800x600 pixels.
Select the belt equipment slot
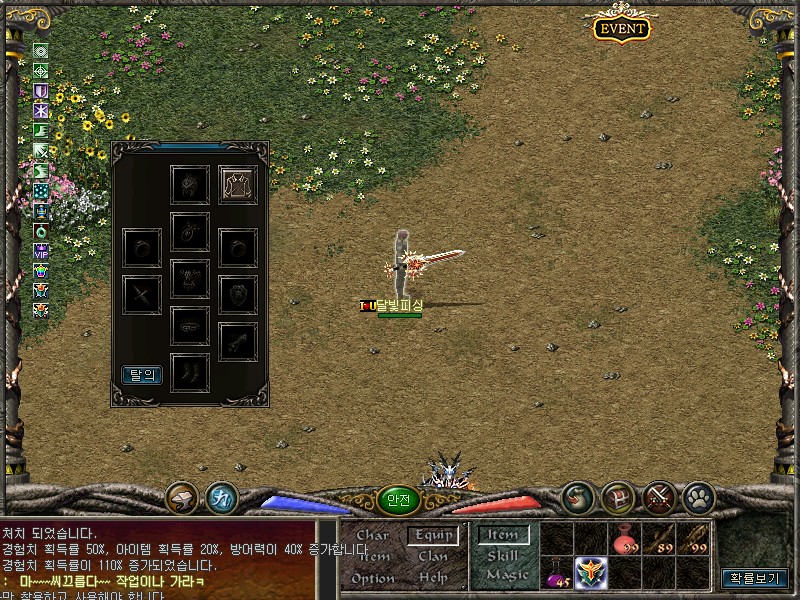[190, 326]
